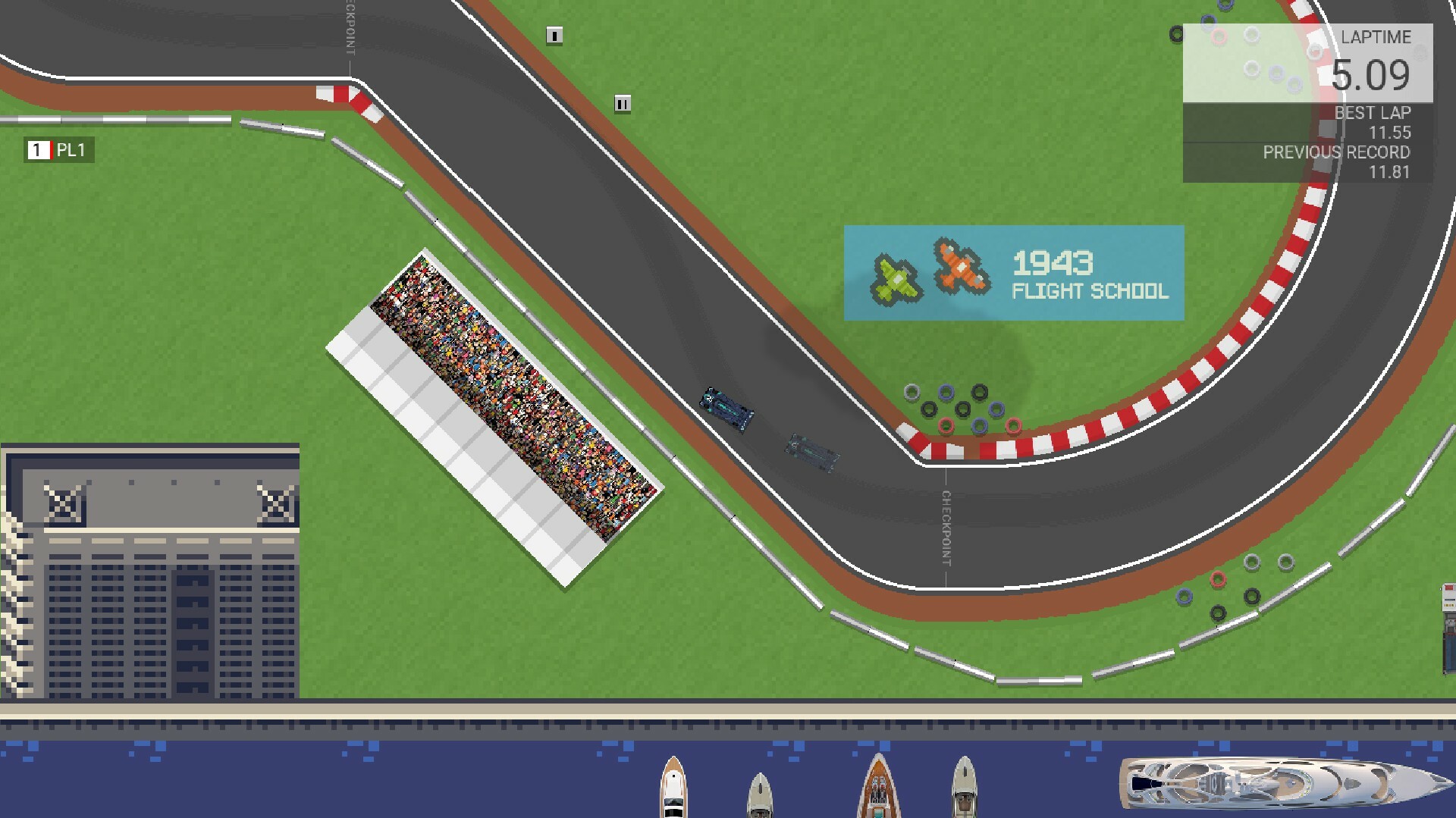Toggle the PL1 position badge
Viewport: 1456px width, 818px height.
tap(61, 150)
